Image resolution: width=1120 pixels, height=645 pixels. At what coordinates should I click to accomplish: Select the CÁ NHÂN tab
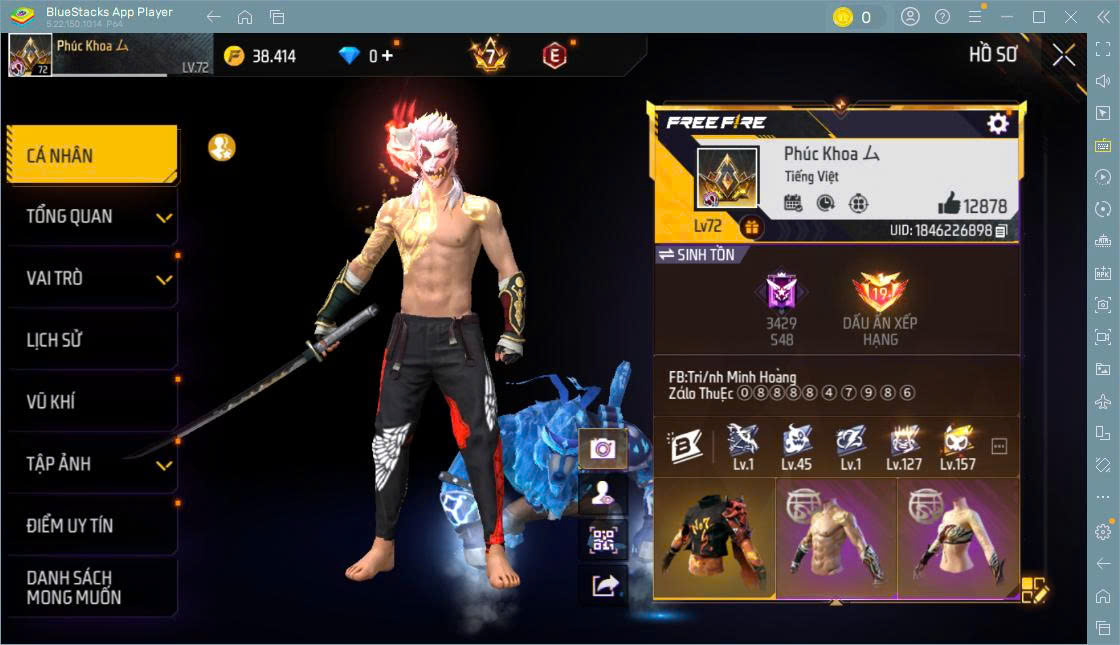pos(92,155)
